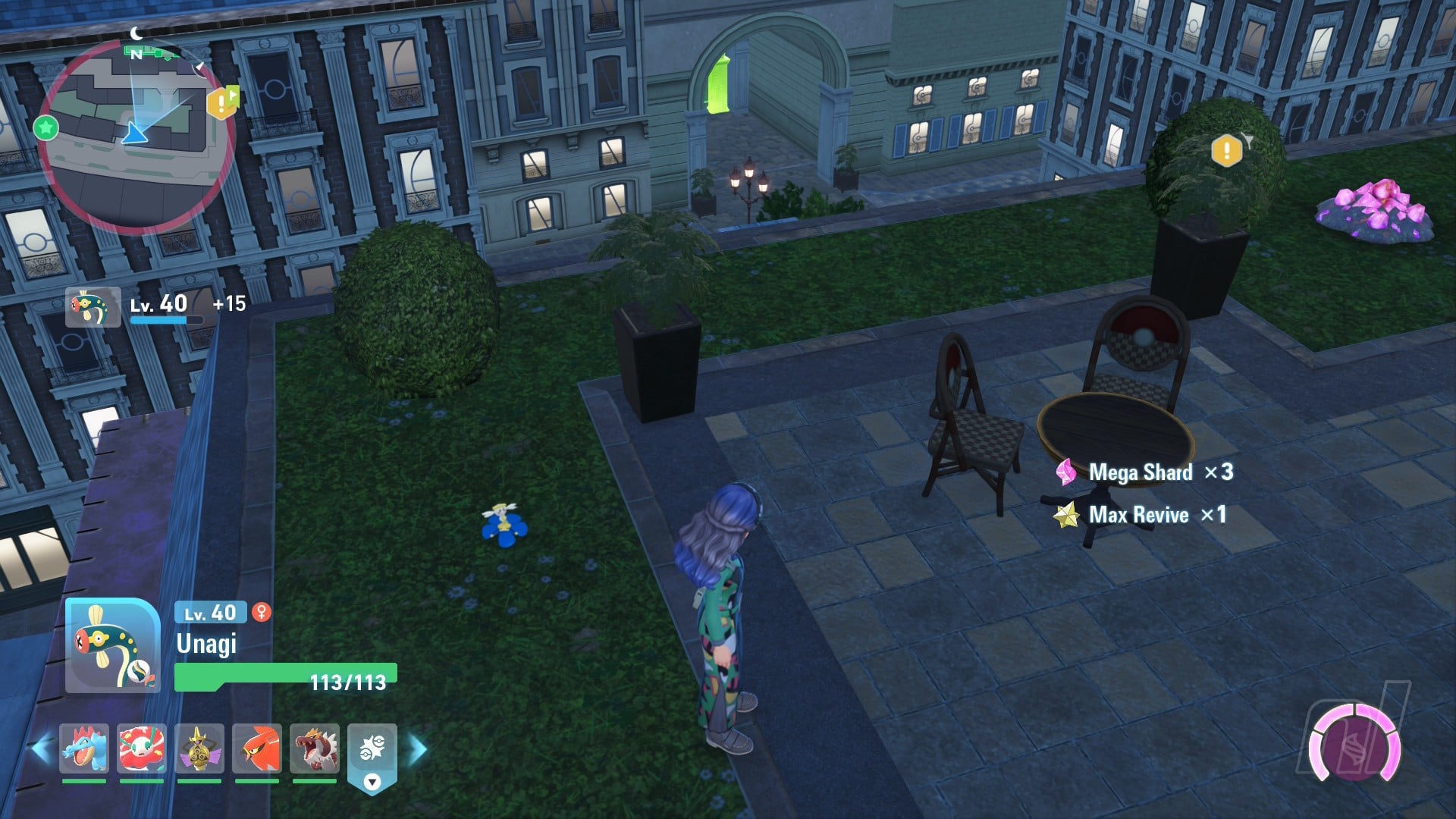1456x819 pixels.
Task: Open the circular minimap
Action: (135, 136)
